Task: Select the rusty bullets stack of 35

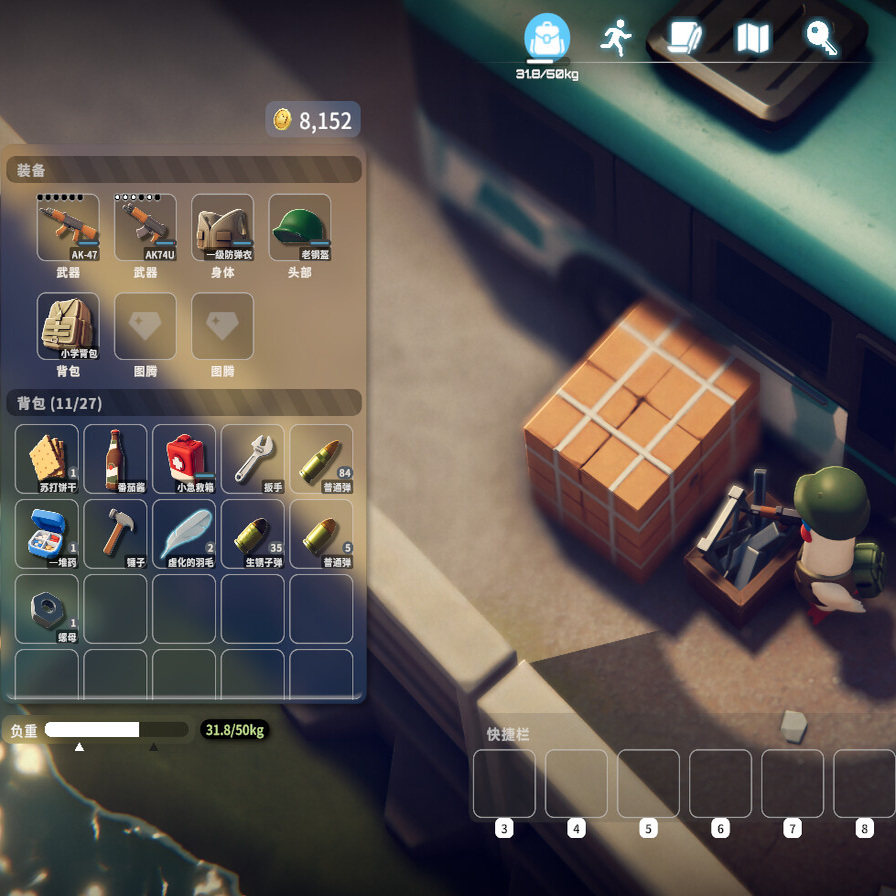Action: [252, 534]
